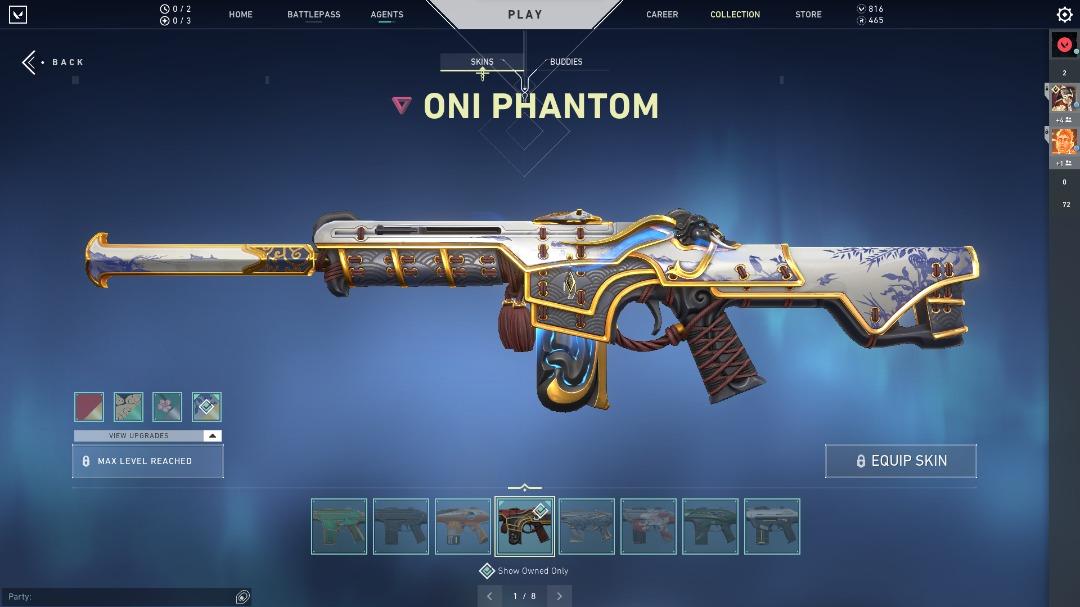The width and height of the screenshot is (1080, 607).
Task: Open the Battlepass page
Action: tap(313, 15)
